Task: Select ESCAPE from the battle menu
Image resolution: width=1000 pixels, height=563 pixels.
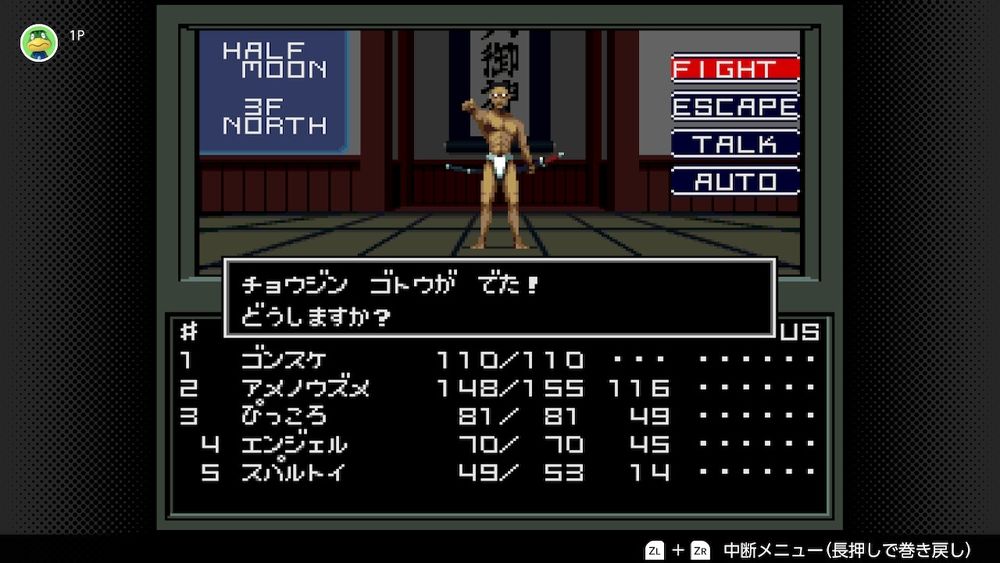Action: [735, 106]
